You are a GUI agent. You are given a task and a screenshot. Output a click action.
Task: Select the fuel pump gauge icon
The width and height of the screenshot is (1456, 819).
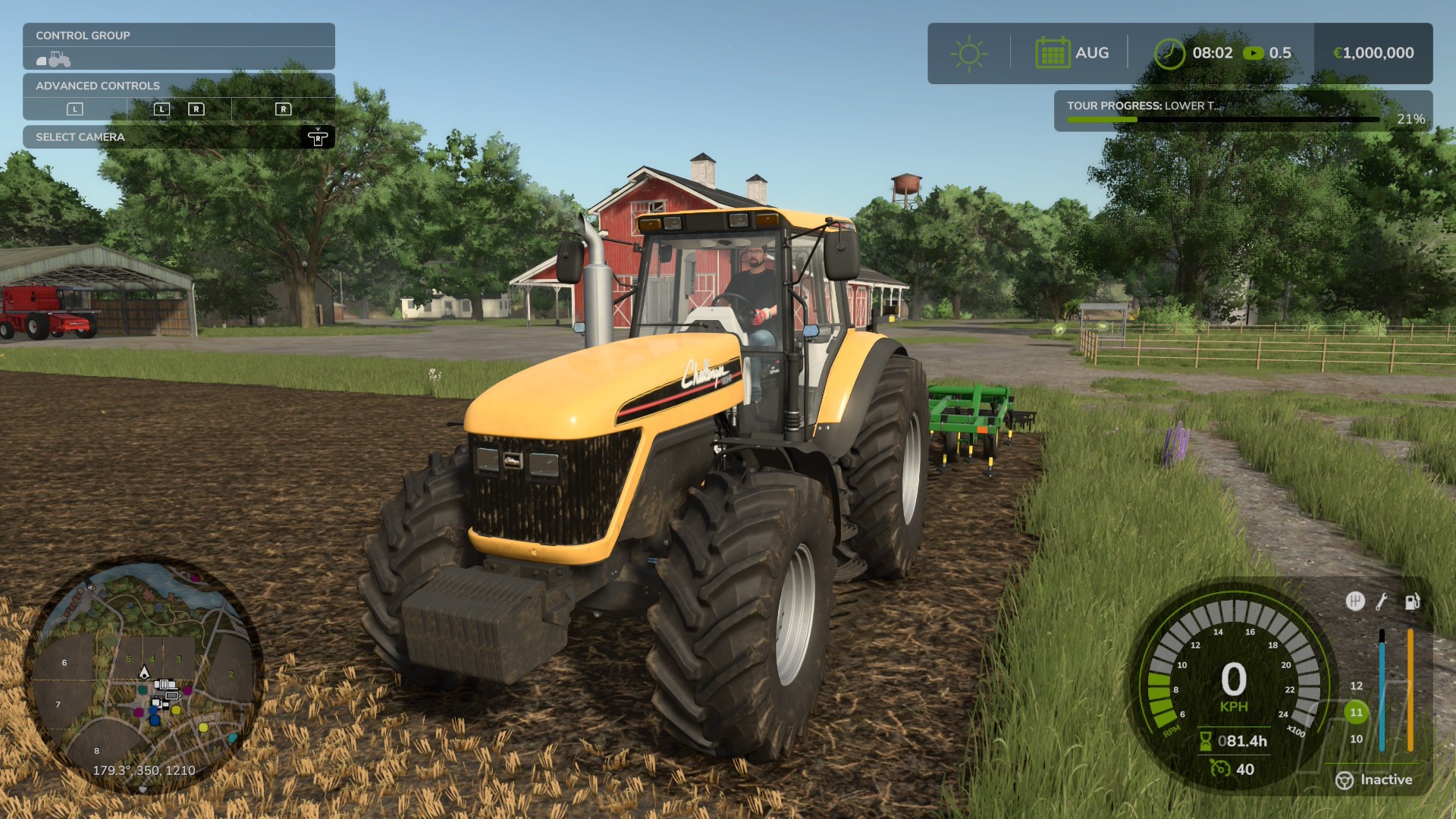[x=1411, y=601]
